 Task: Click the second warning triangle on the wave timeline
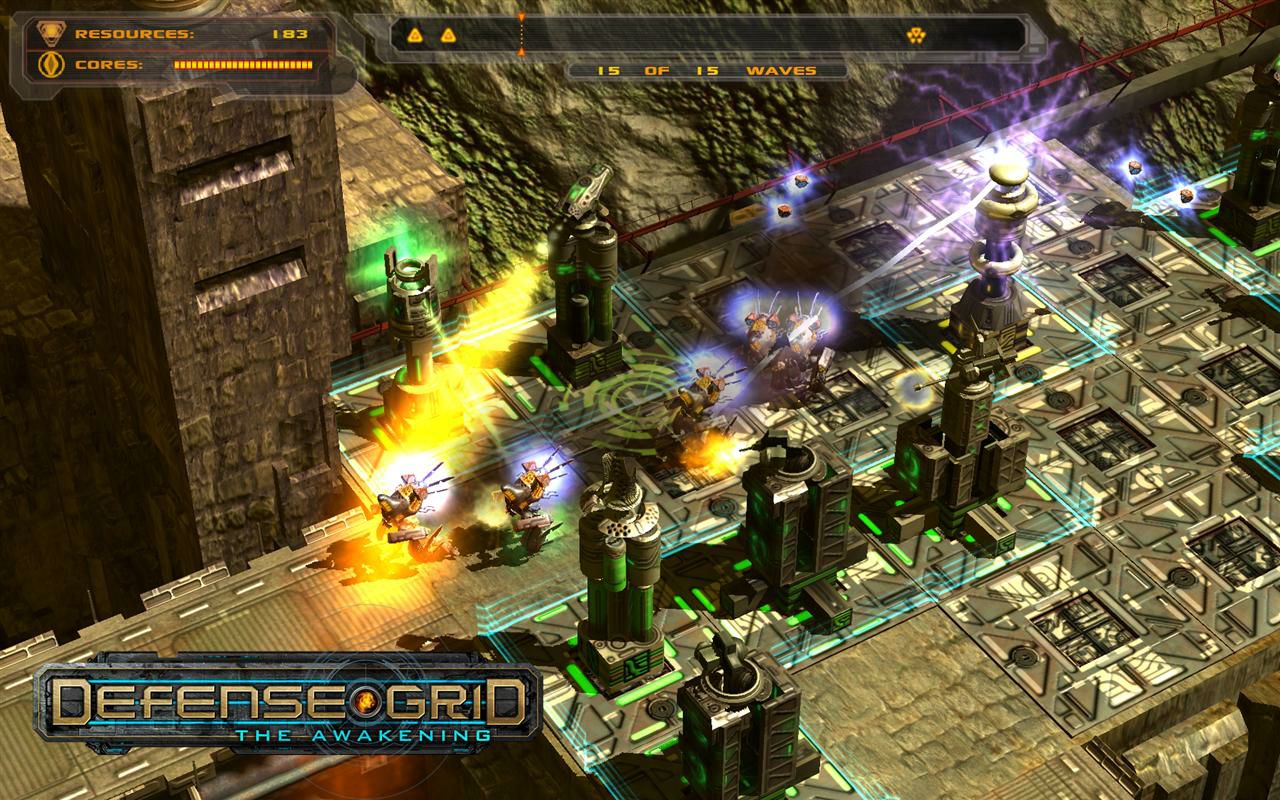447,33
